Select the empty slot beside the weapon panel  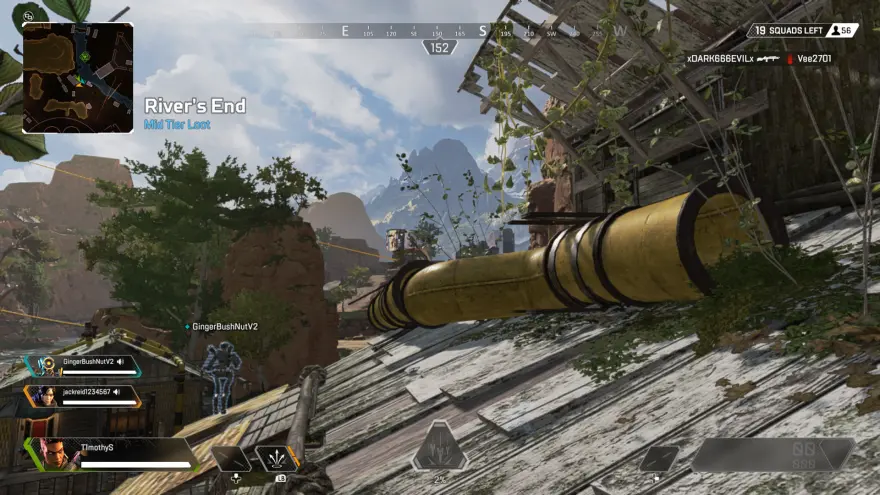pyautogui.click(x=659, y=458)
